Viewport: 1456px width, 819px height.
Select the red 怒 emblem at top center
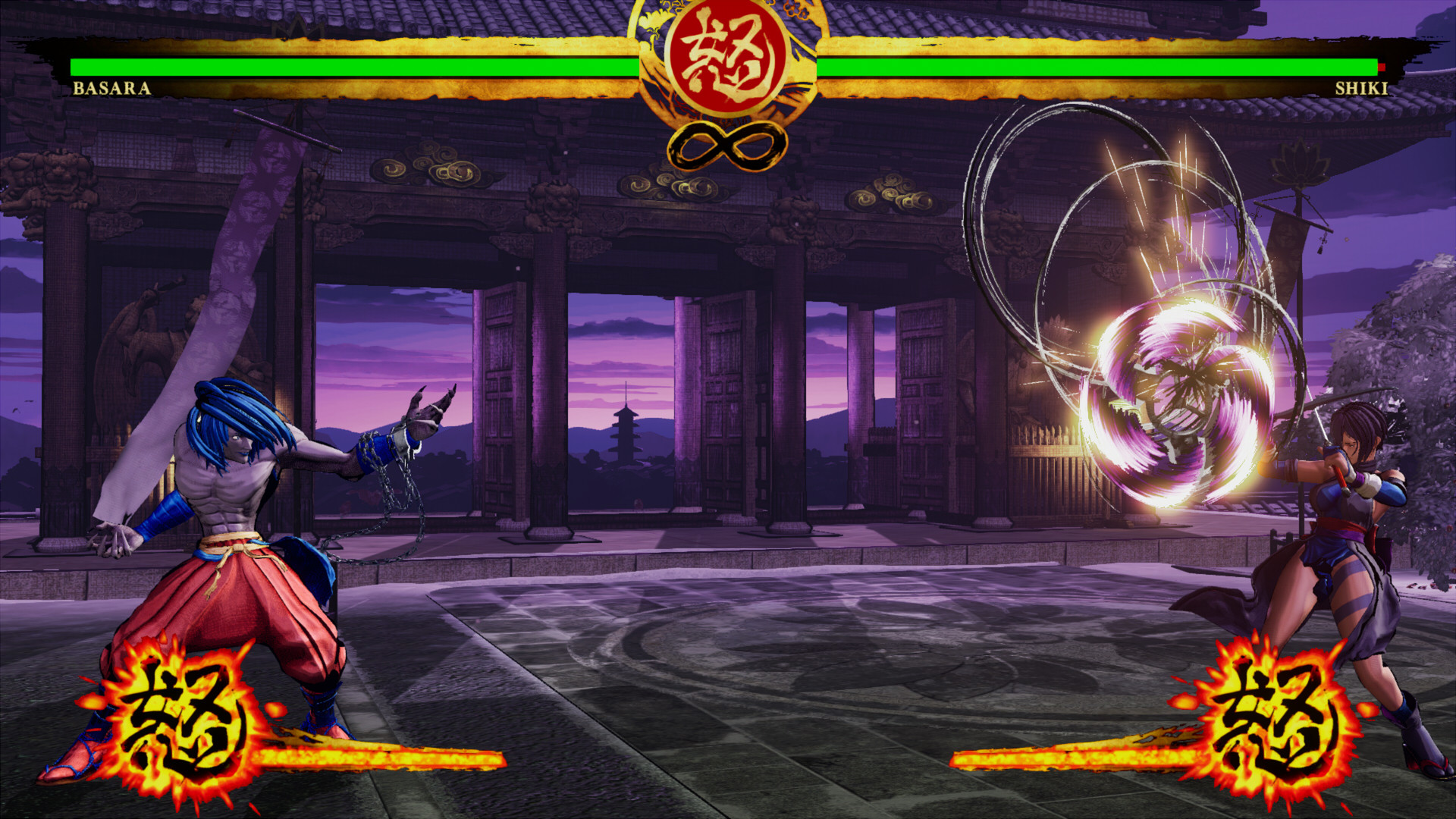(728, 57)
